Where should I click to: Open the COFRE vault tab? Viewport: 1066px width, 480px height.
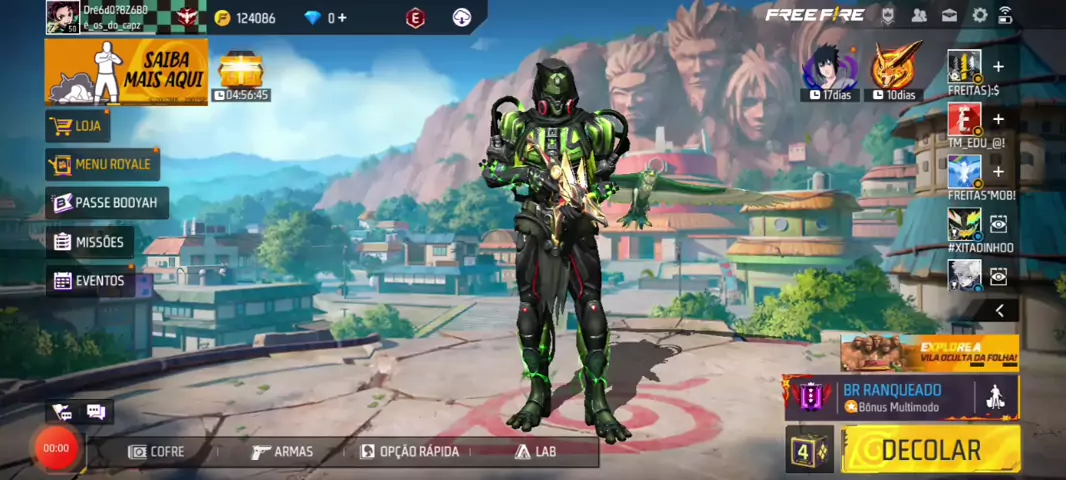coord(156,452)
